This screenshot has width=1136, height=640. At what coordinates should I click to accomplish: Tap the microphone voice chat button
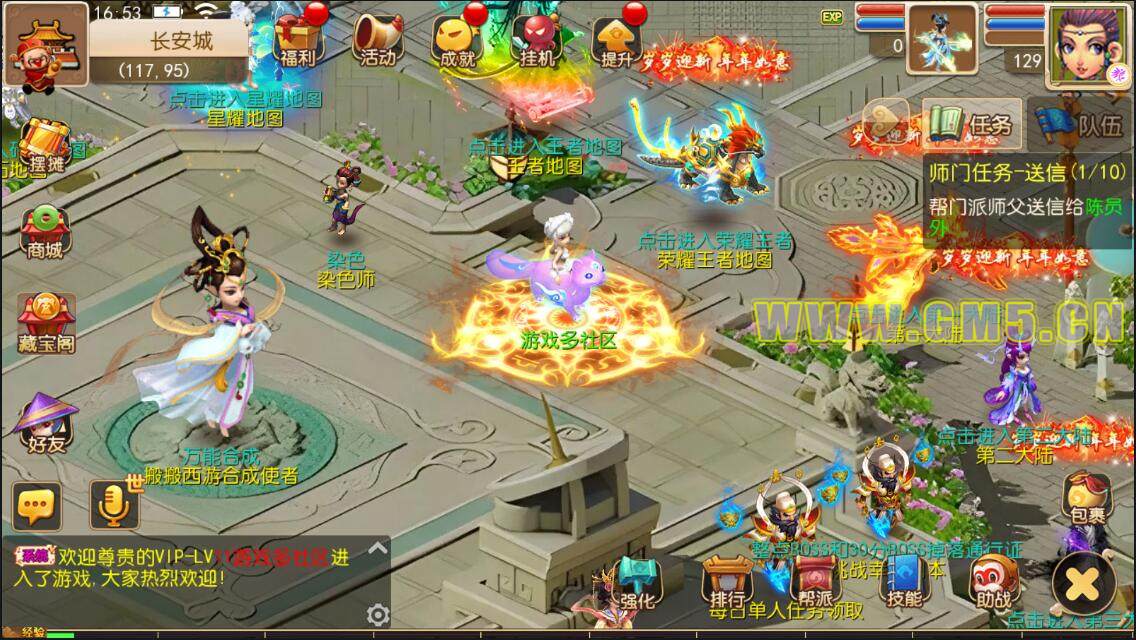(x=113, y=505)
